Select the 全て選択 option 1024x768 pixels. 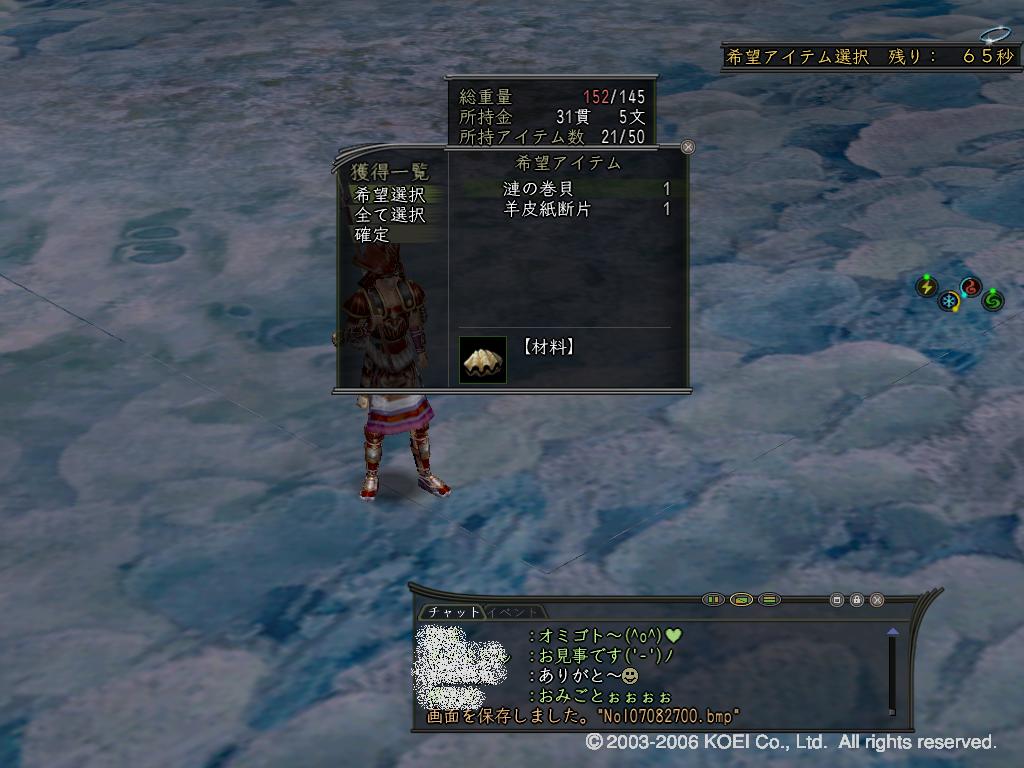(x=389, y=215)
